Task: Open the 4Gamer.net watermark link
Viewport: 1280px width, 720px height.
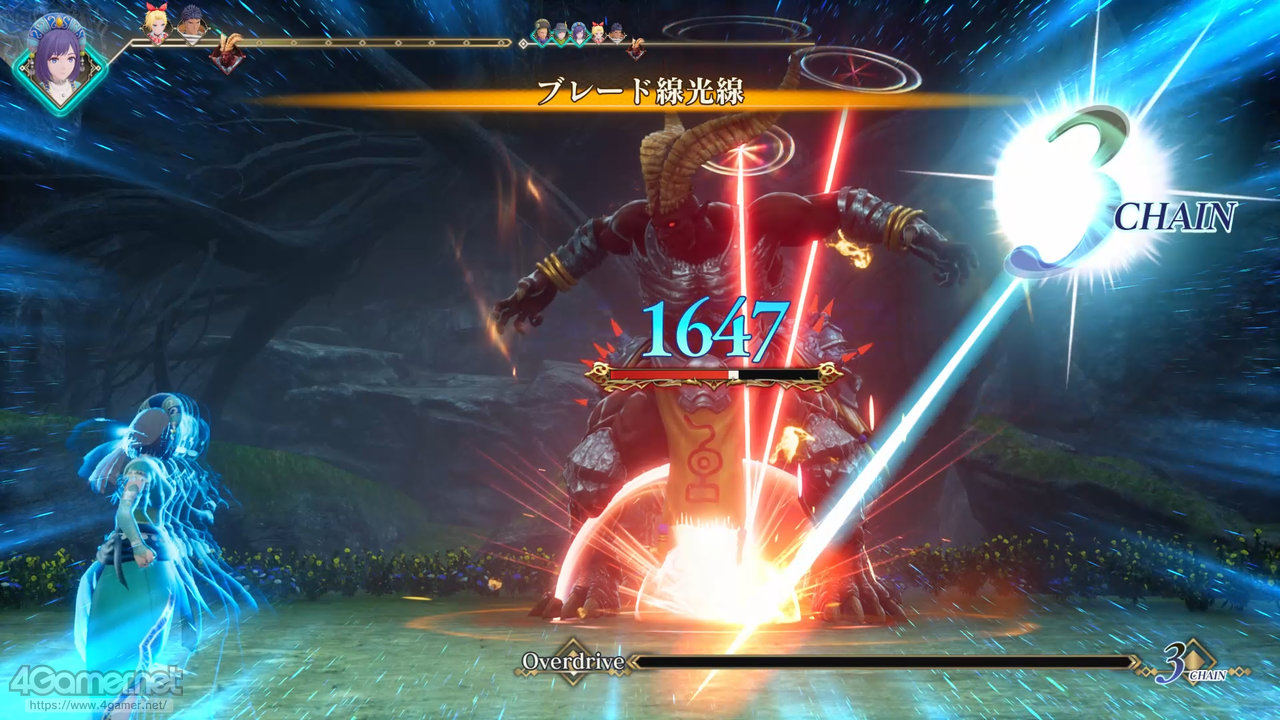Action: point(95,683)
